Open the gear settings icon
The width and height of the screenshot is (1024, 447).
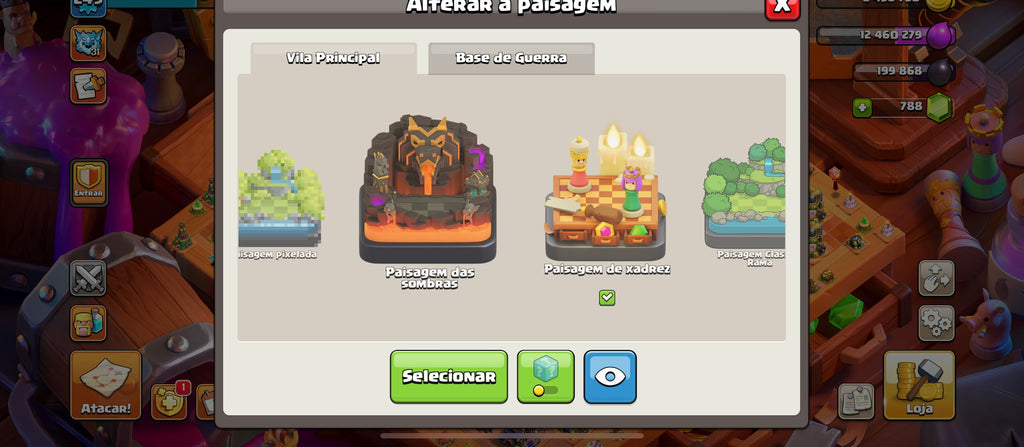pos(936,322)
